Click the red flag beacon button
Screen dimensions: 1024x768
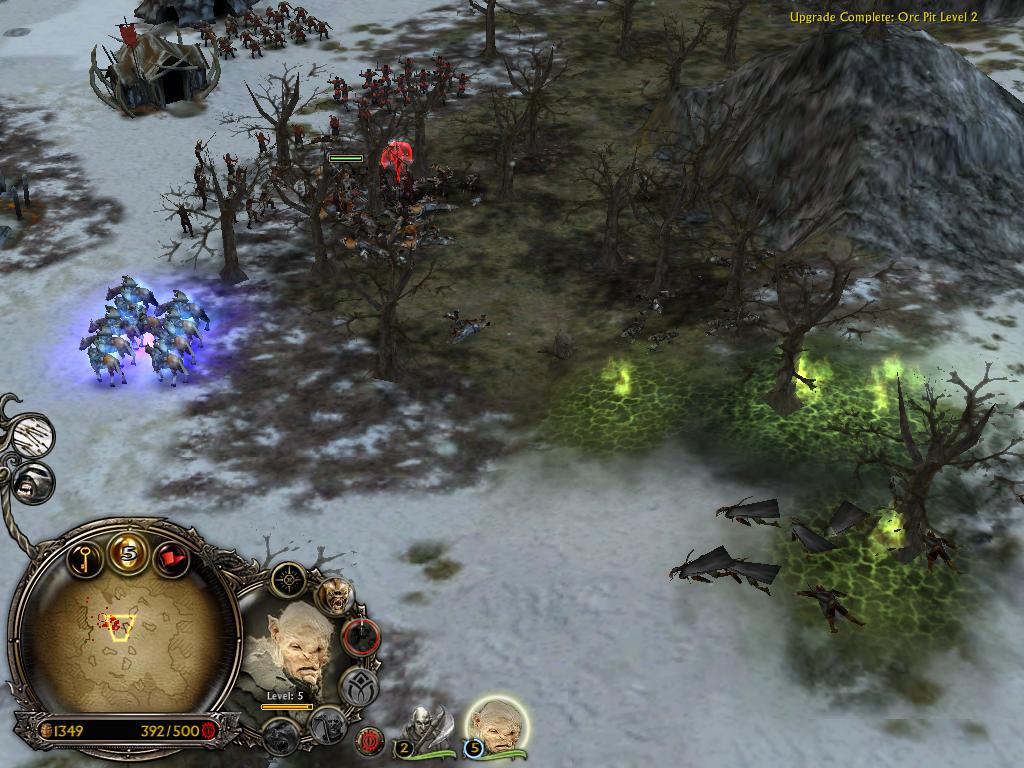tap(172, 556)
